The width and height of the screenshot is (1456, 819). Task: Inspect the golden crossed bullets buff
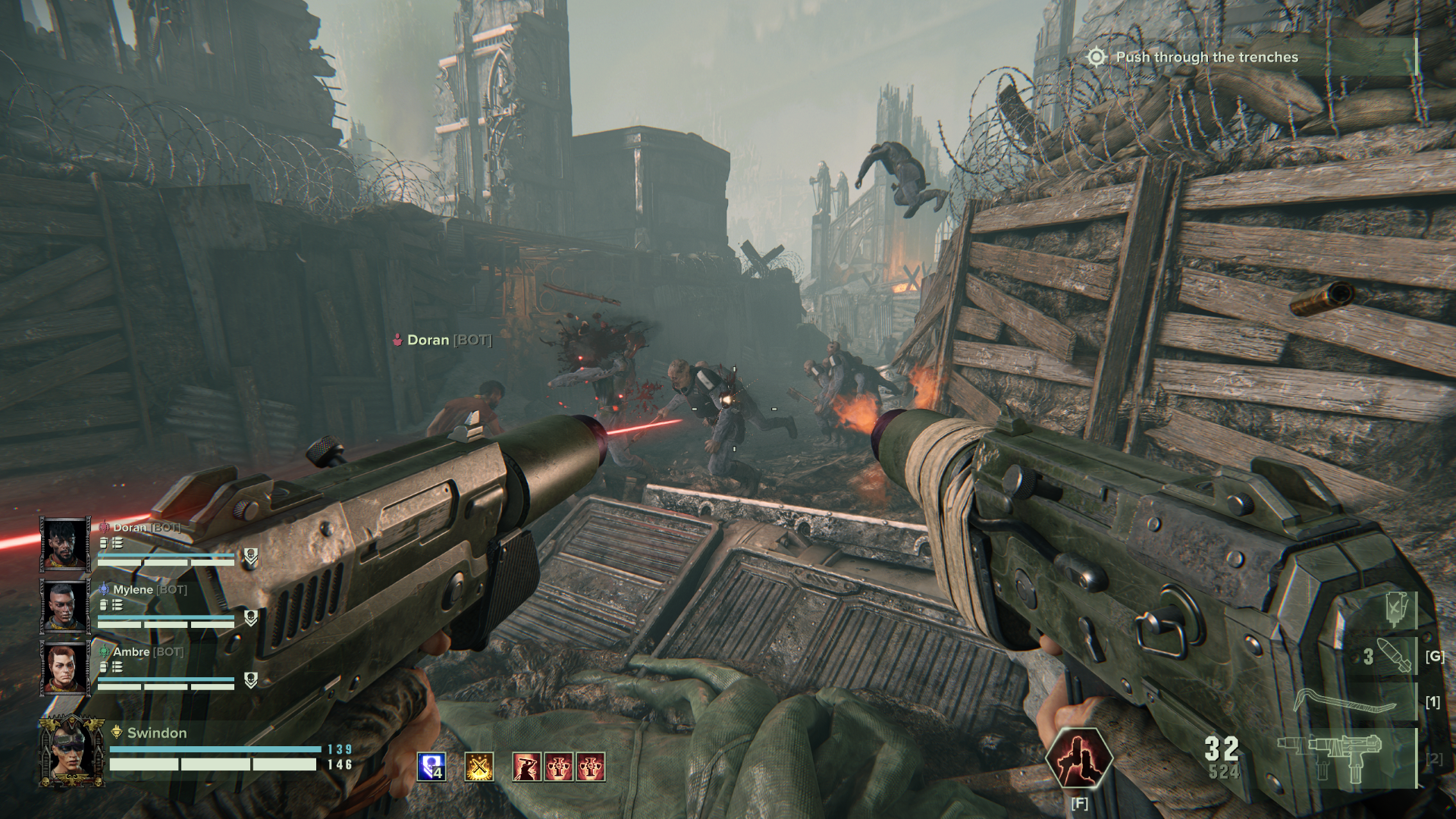tap(479, 767)
